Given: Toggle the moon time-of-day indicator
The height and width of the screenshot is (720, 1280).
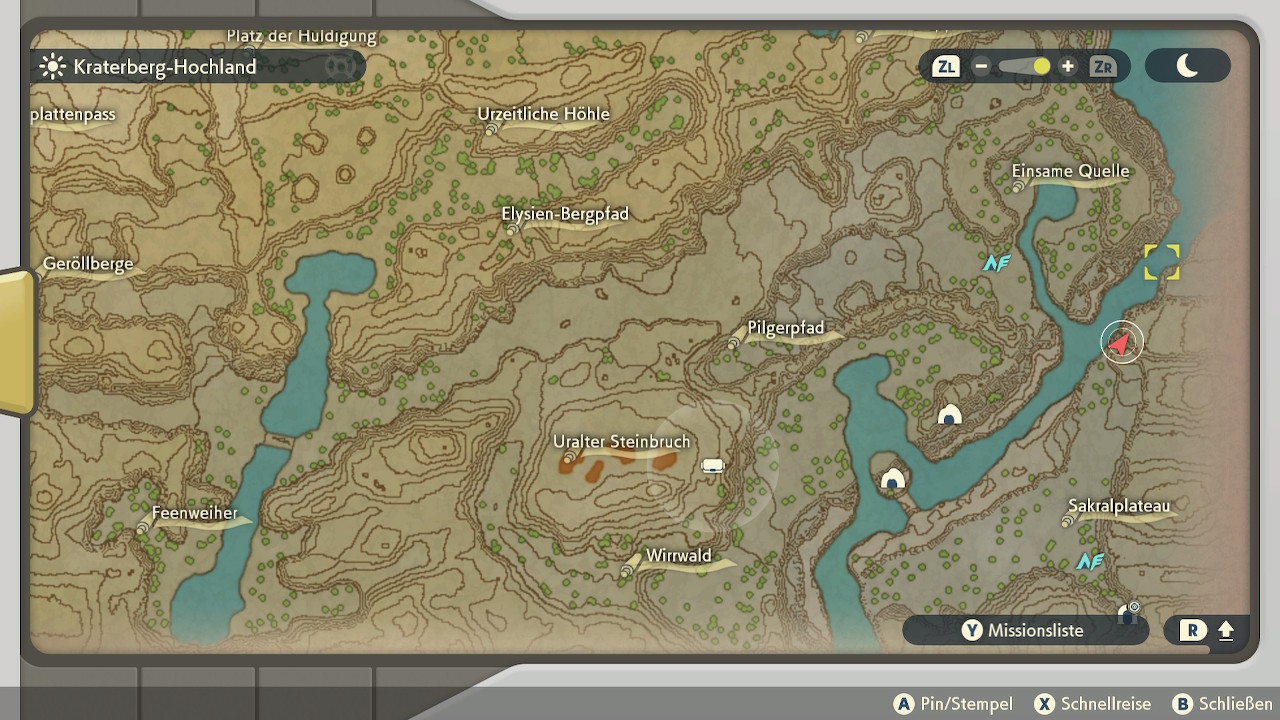Looking at the screenshot, I should pos(1187,66).
